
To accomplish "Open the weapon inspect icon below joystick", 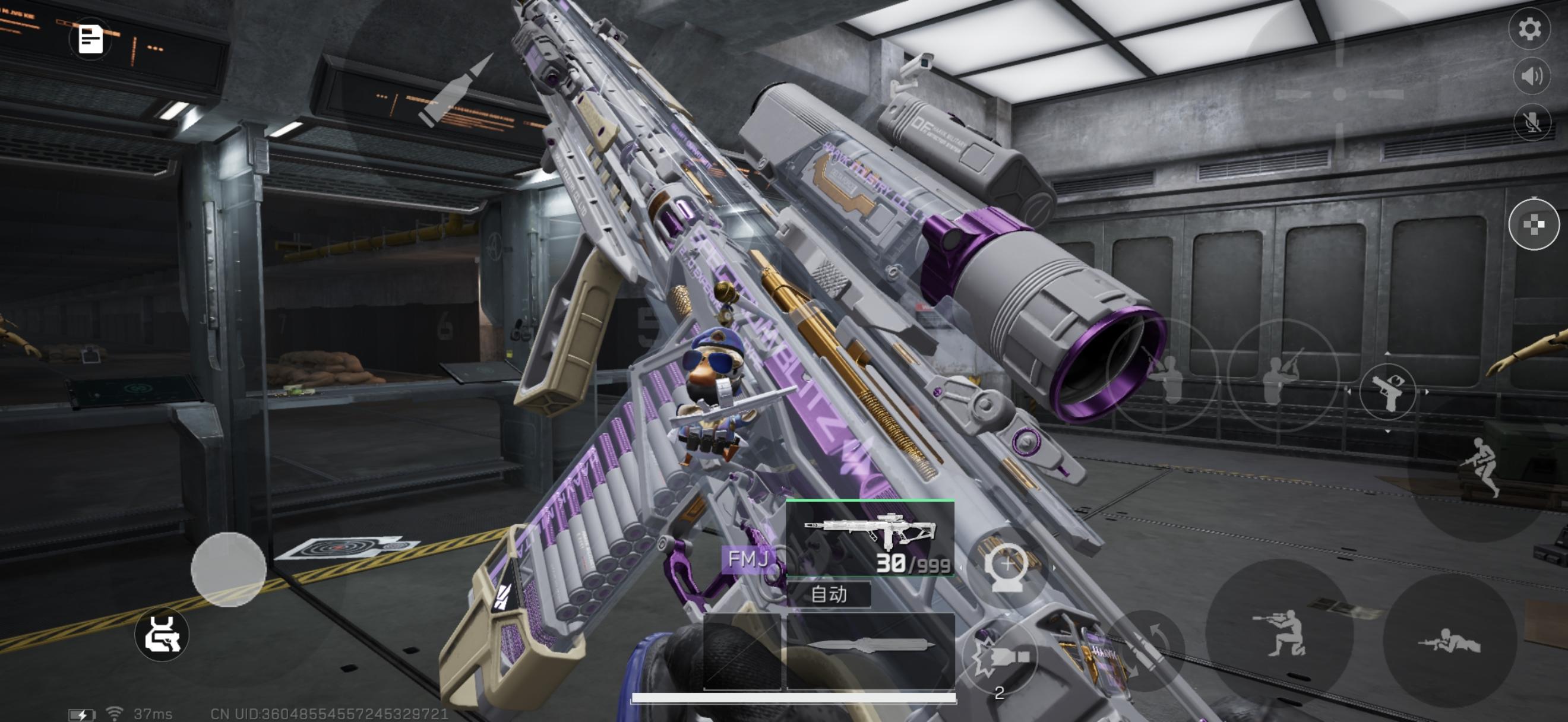I will 162,634.
